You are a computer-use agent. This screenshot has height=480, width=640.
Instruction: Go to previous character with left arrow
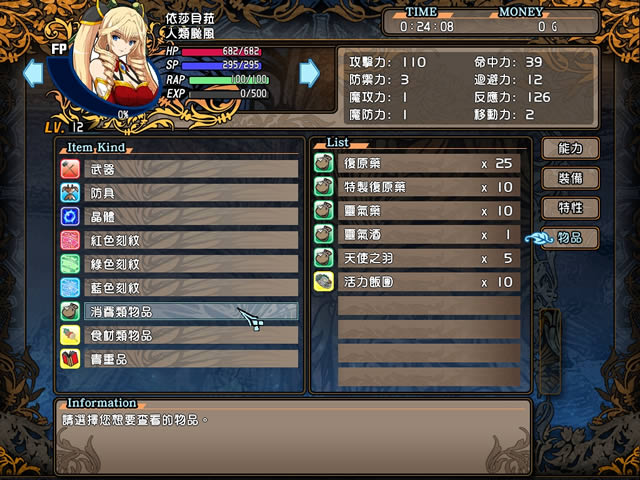point(33,72)
